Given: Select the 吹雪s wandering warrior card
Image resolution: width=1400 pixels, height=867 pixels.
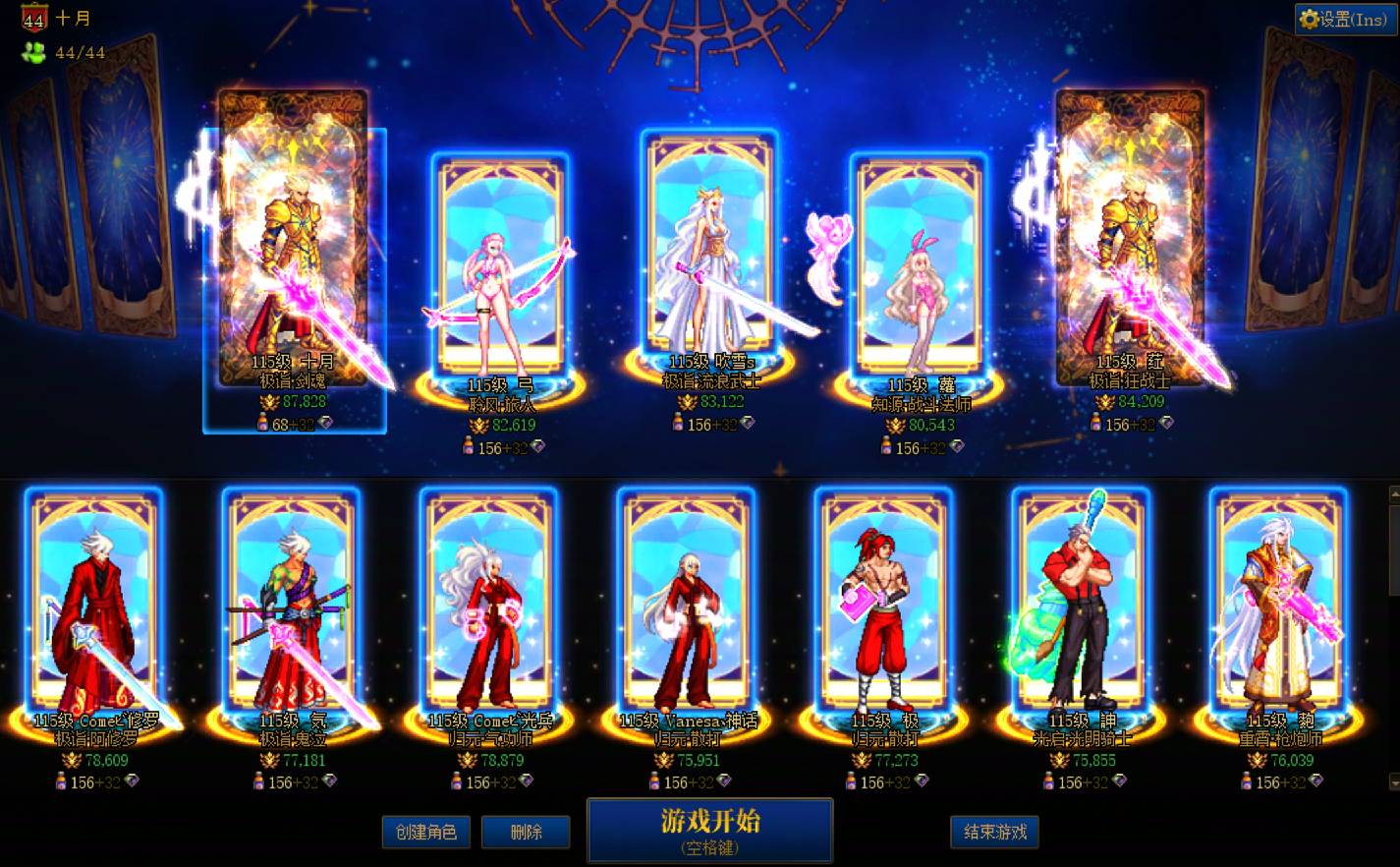Looking at the screenshot, I should (x=709, y=246).
